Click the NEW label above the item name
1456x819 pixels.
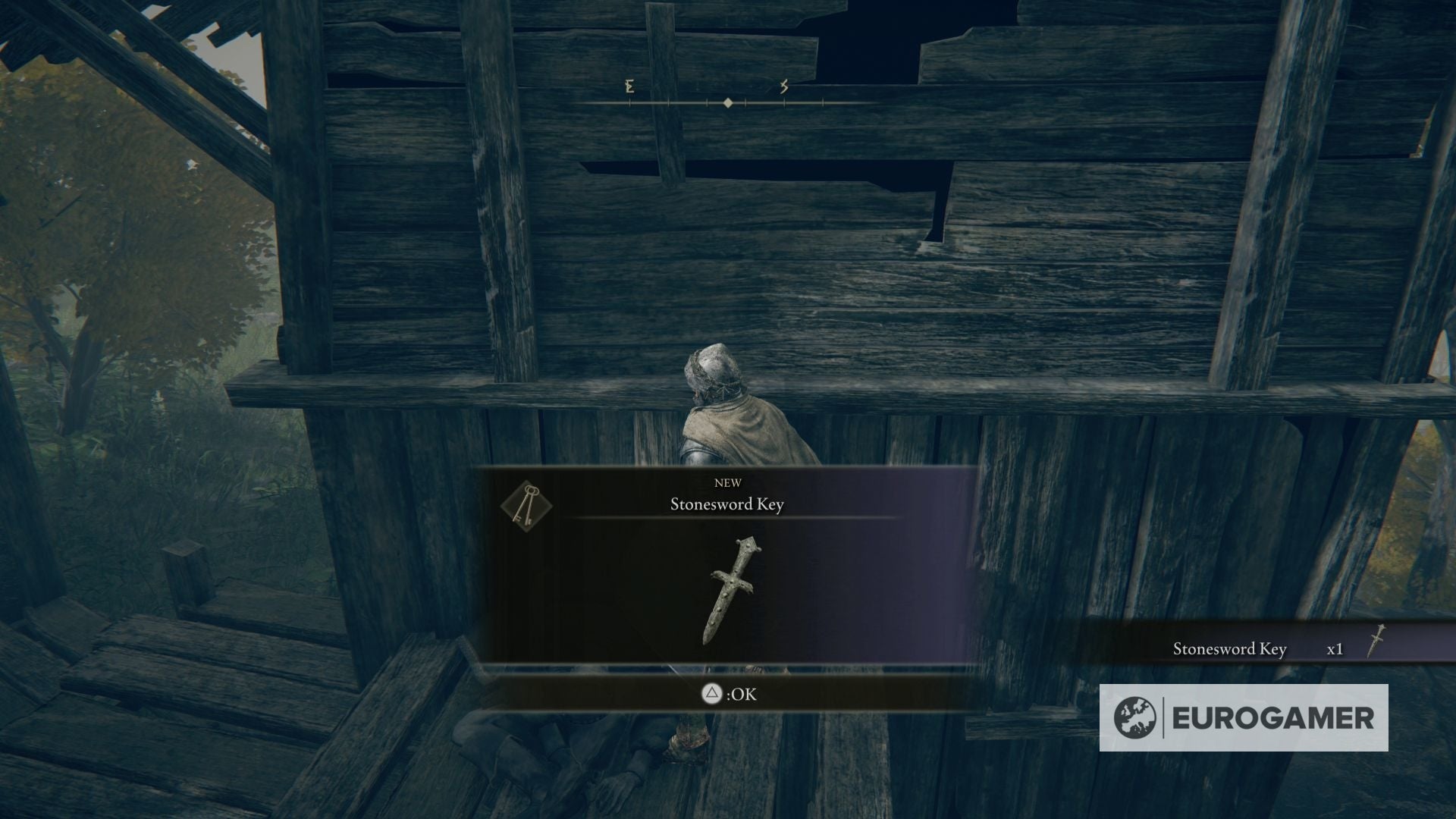click(x=728, y=482)
